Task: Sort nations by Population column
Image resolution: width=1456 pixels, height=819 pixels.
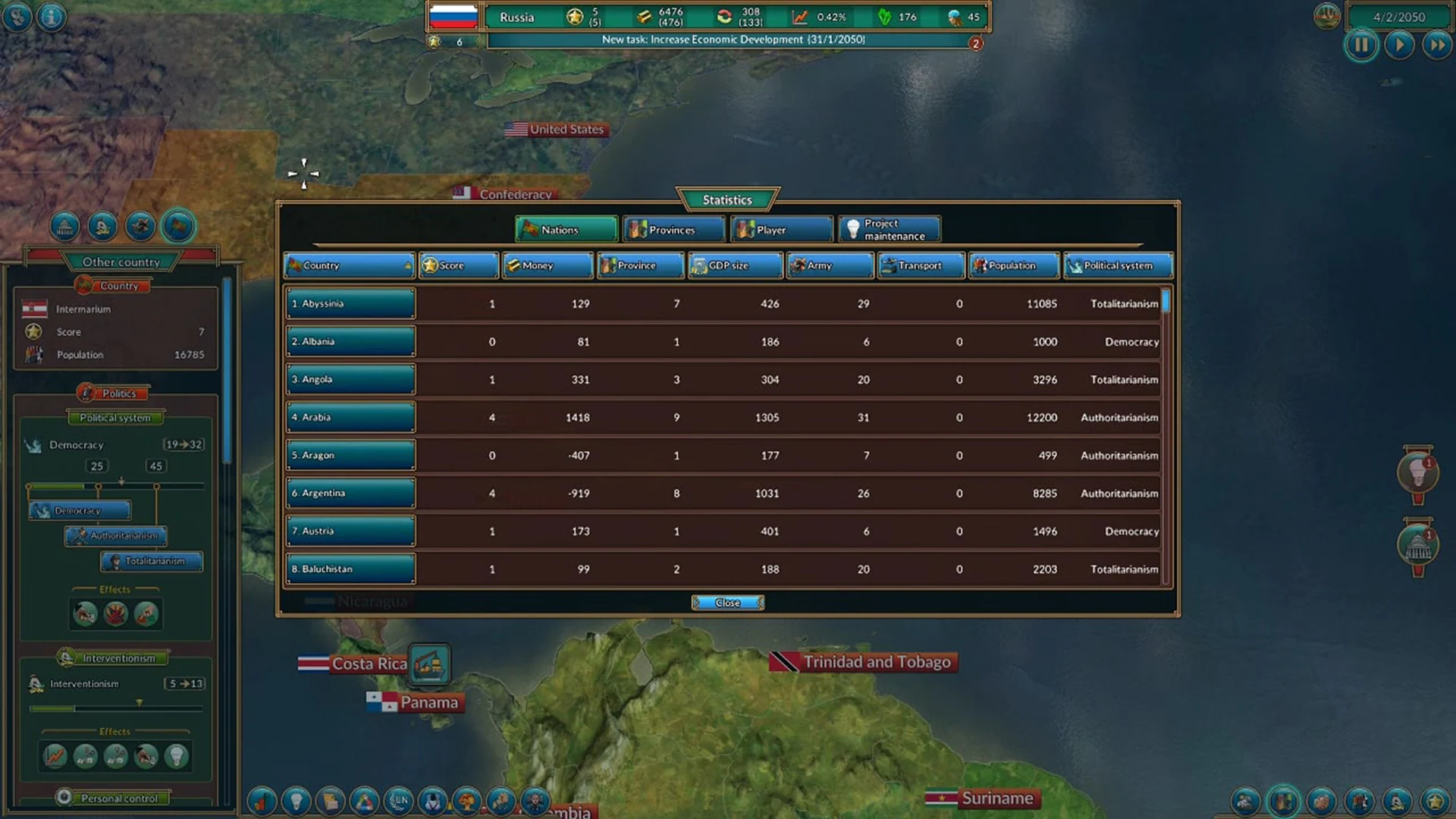Action: 1013,265
